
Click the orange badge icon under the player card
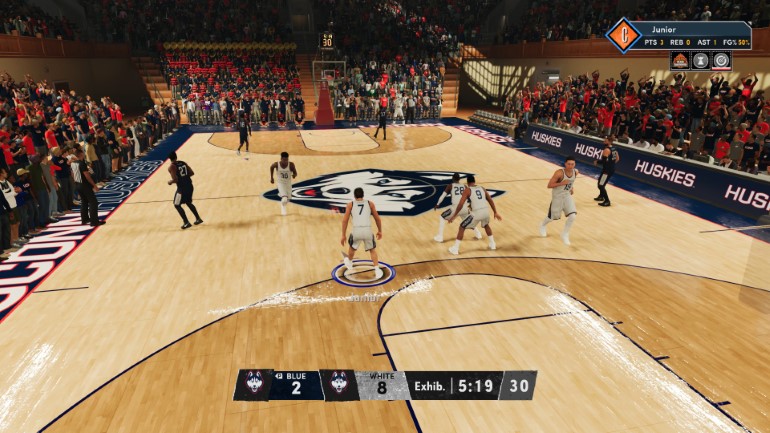(680, 60)
